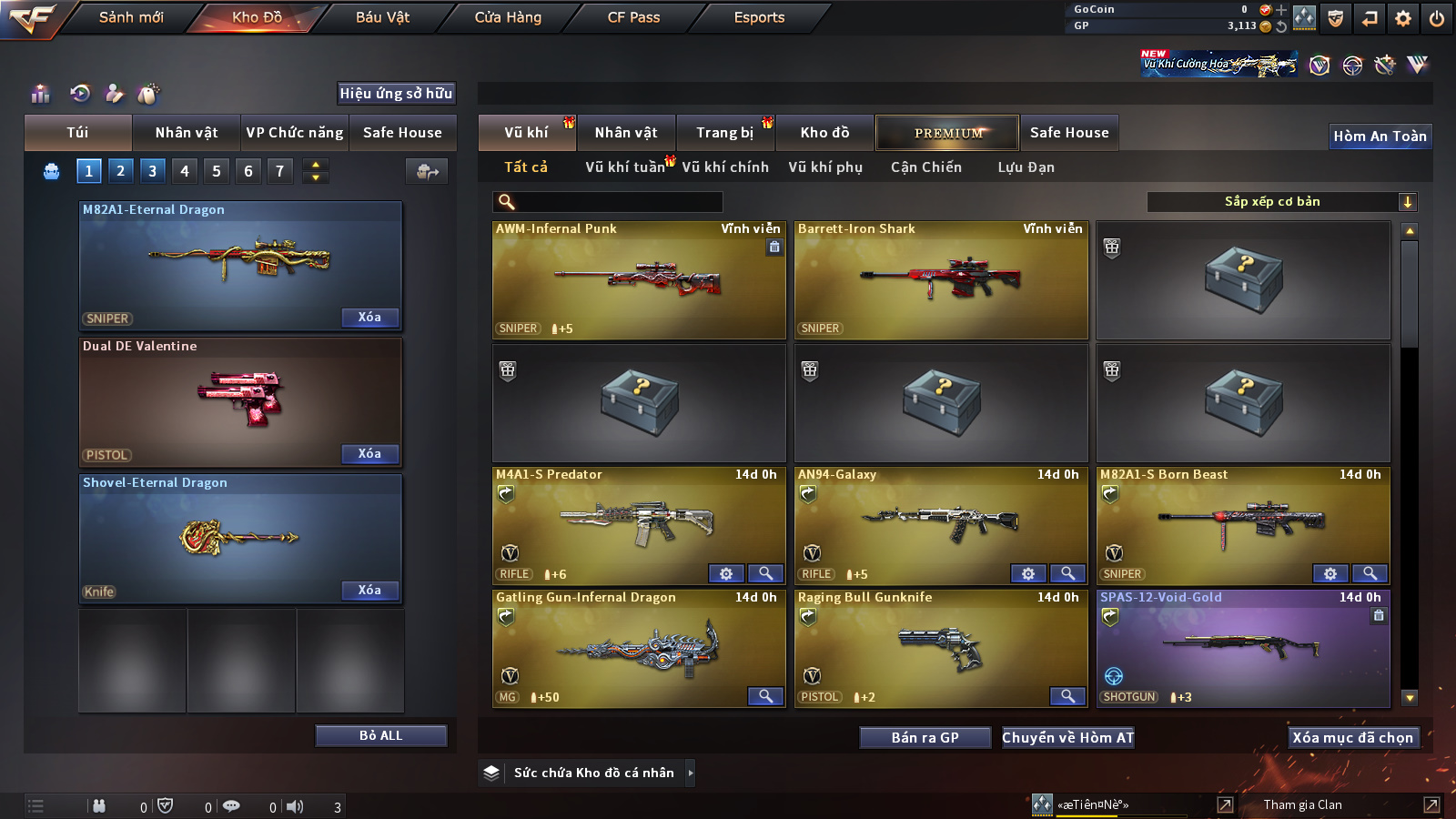Select bag slot number 3
1456x819 pixels.
pos(152,170)
